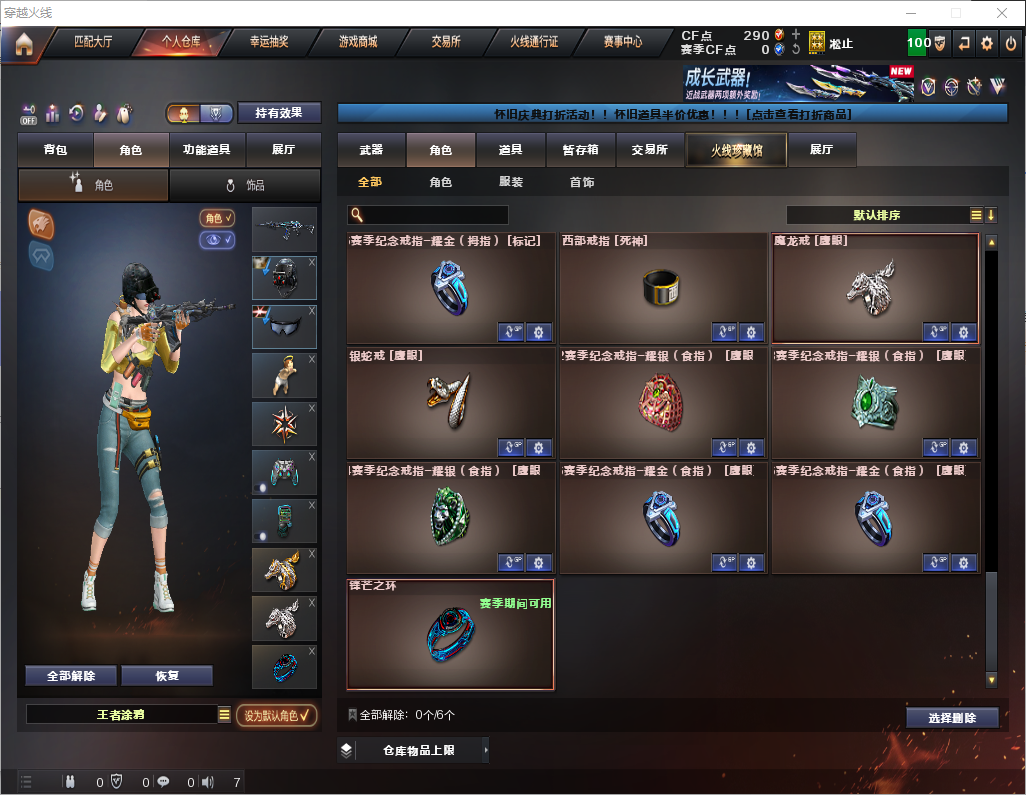Image resolution: width=1026 pixels, height=795 pixels.
Task: Click the 选择删除 button
Action: 952,718
